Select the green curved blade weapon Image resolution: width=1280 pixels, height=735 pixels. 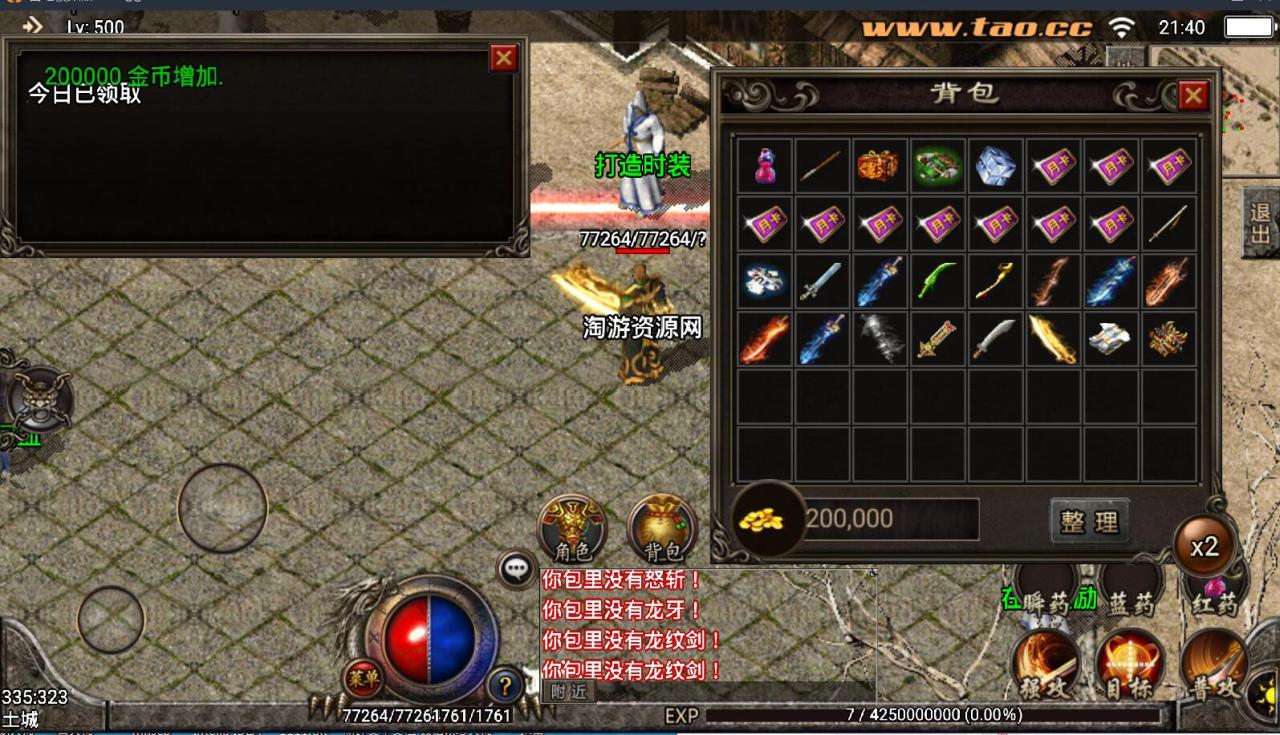[x=937, y=282]
